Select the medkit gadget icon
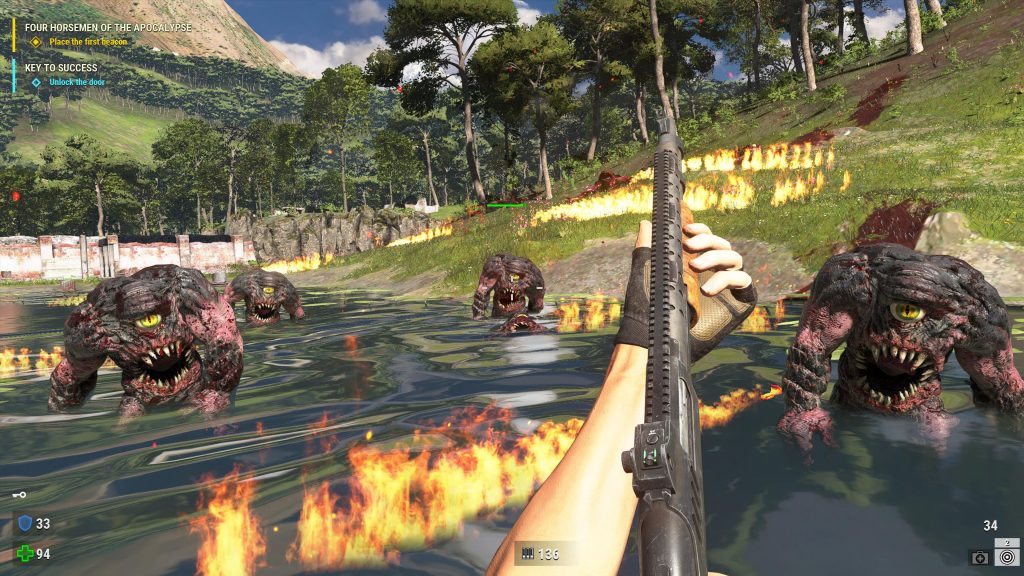Viewport: 1024px width, 576px height. (979, 557)
